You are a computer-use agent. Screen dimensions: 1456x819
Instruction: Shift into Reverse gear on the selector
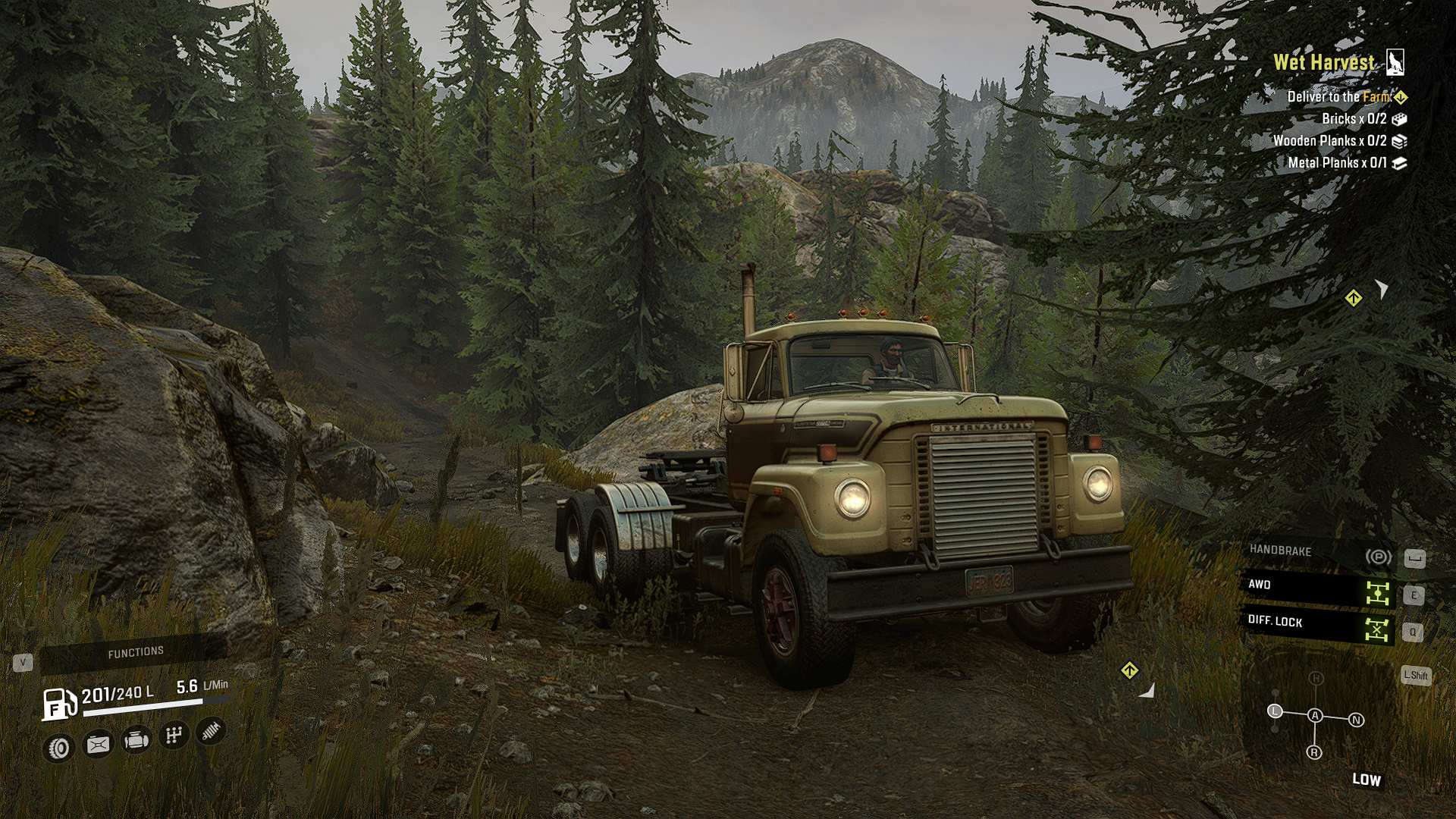(x=1314, y=752)
